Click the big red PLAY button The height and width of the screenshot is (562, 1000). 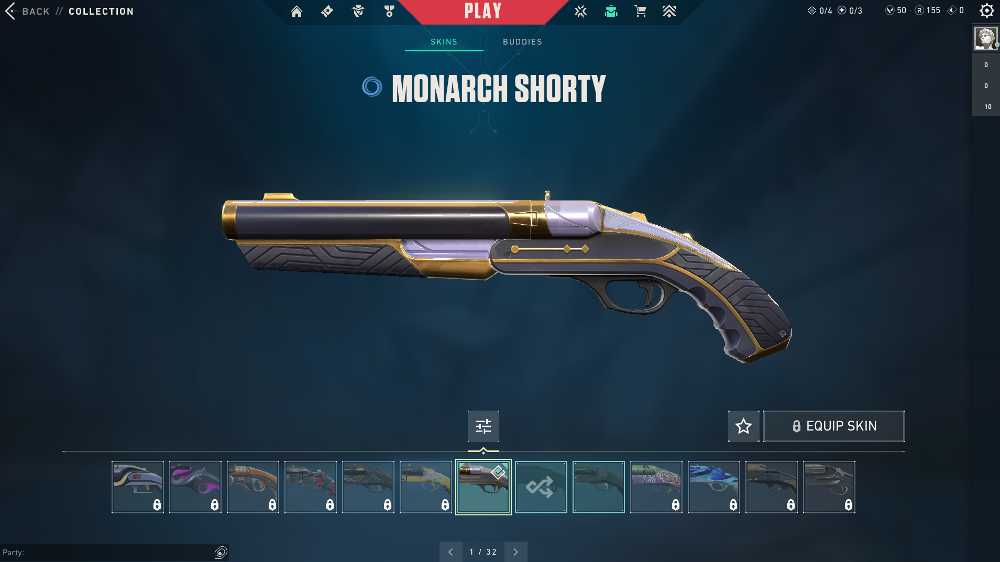click(x=483, y=11)
